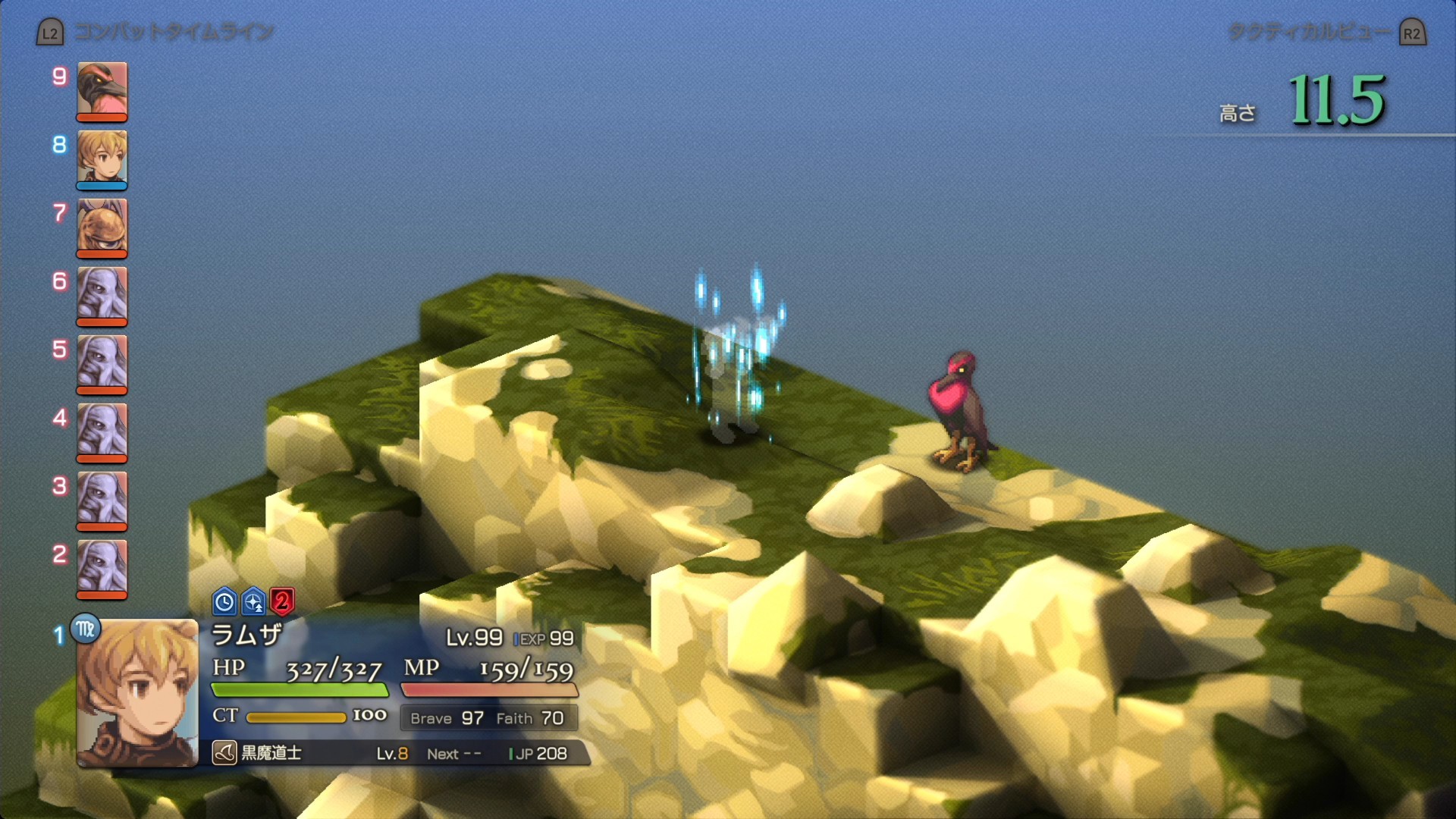Pick the squid-faced portrait numbered 6
1456x819 pixels.
102,294
